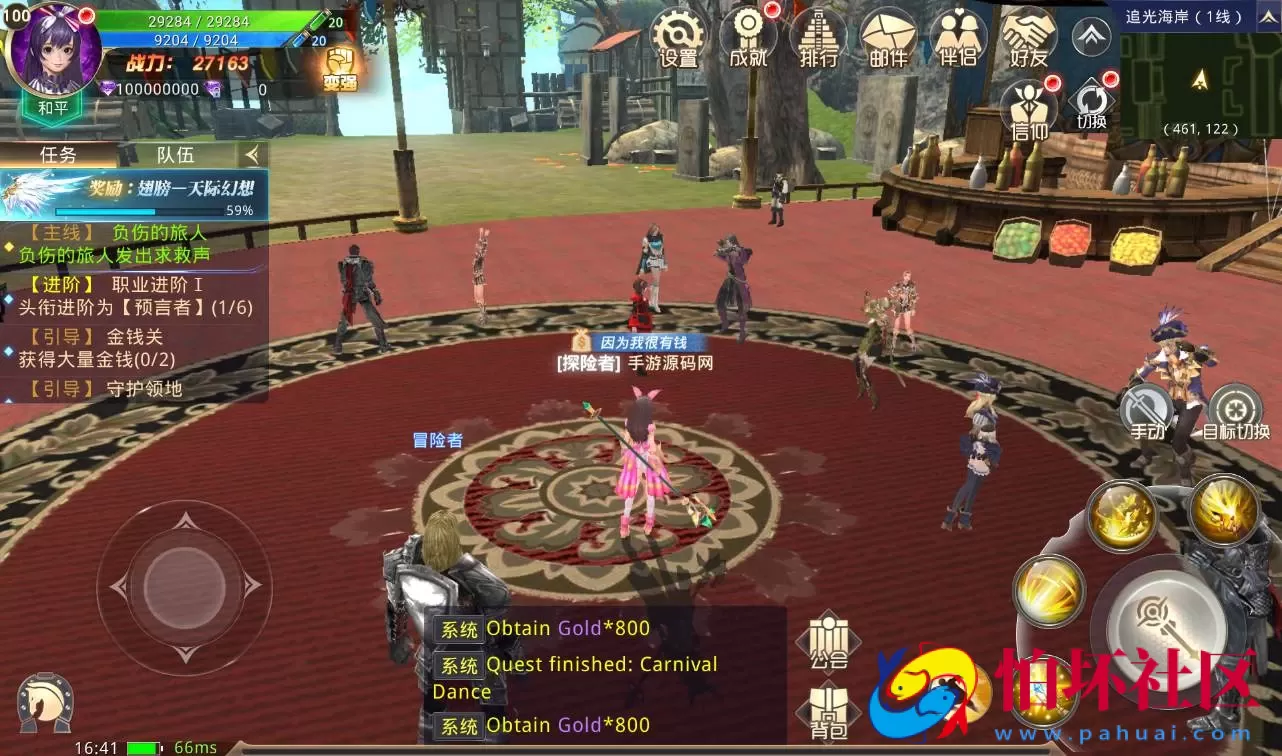Check the 邮件 mailbox
The width and height of the screenshot is (1282, 756).
coord(888,38)
